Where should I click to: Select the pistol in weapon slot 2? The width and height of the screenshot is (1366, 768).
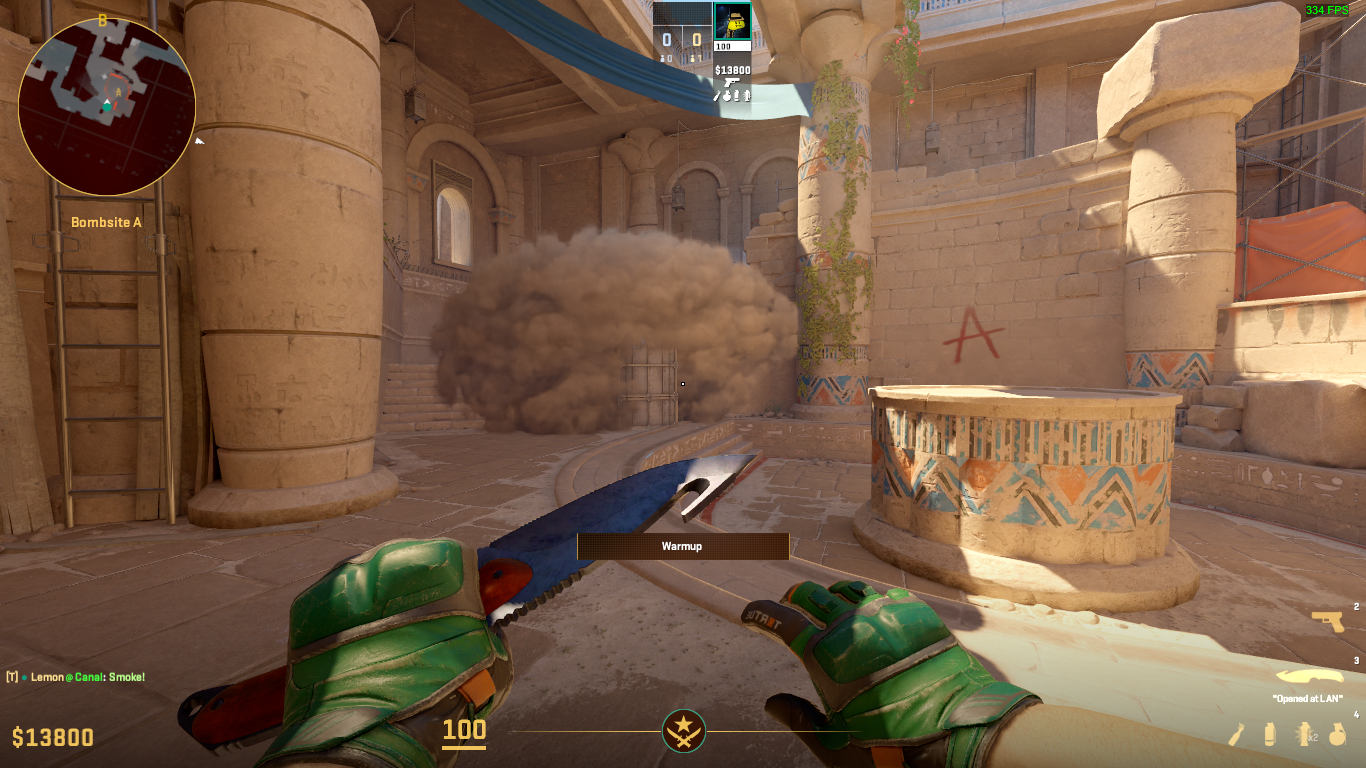coord(1327,621)
